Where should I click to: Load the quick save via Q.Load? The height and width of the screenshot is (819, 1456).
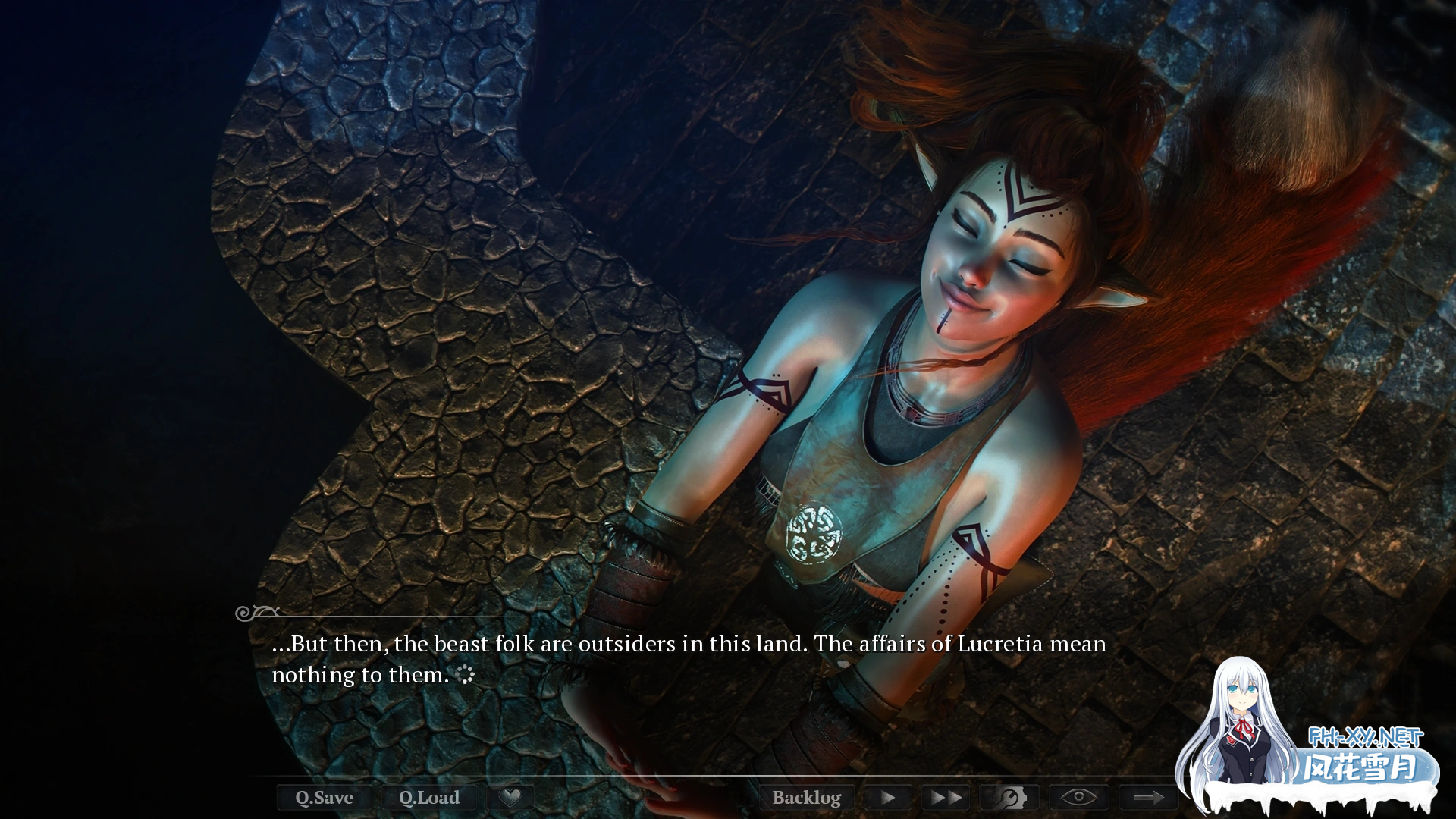click(x=429, y=798)
